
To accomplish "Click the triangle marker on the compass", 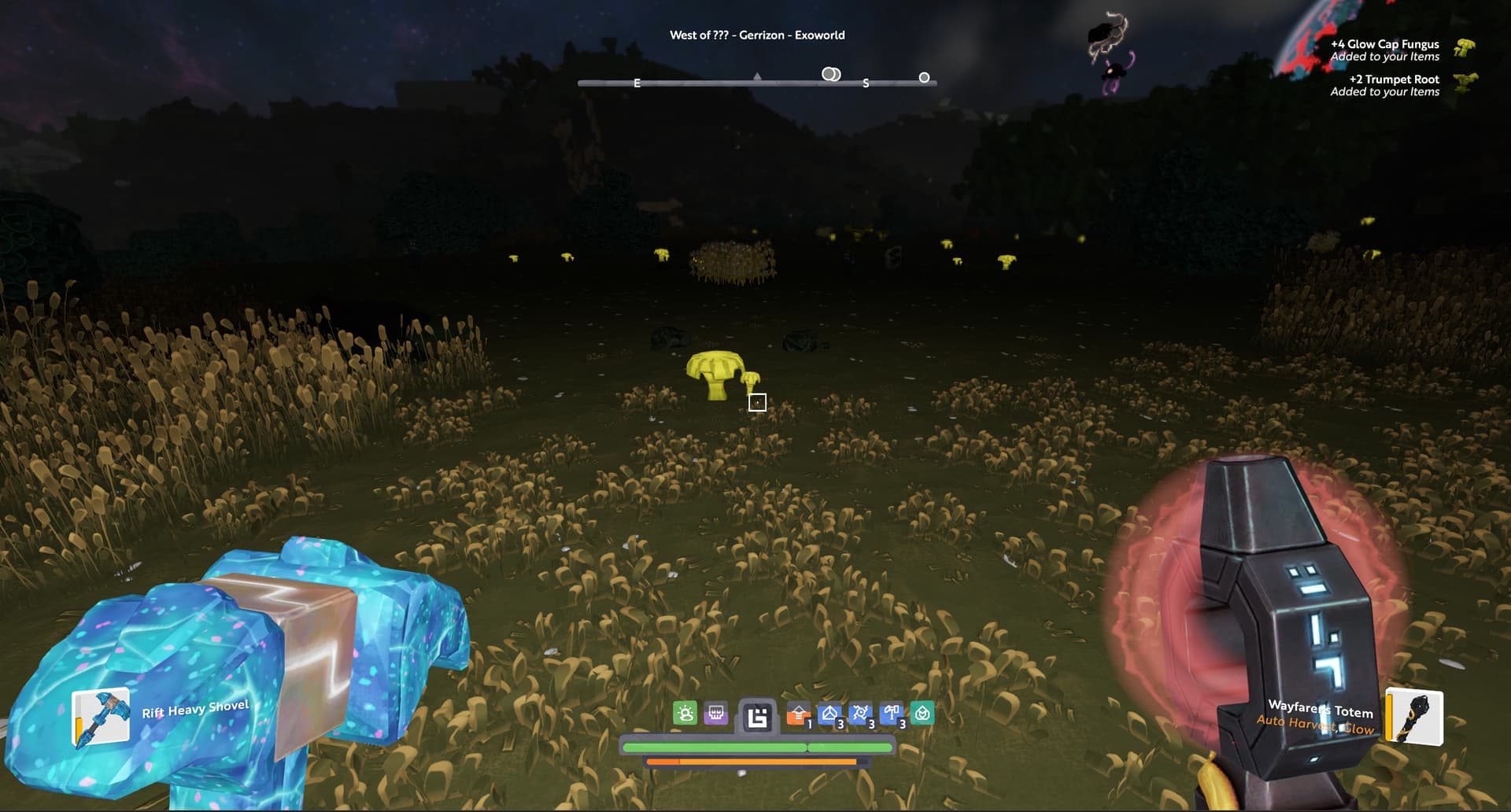I will [757, 76].
